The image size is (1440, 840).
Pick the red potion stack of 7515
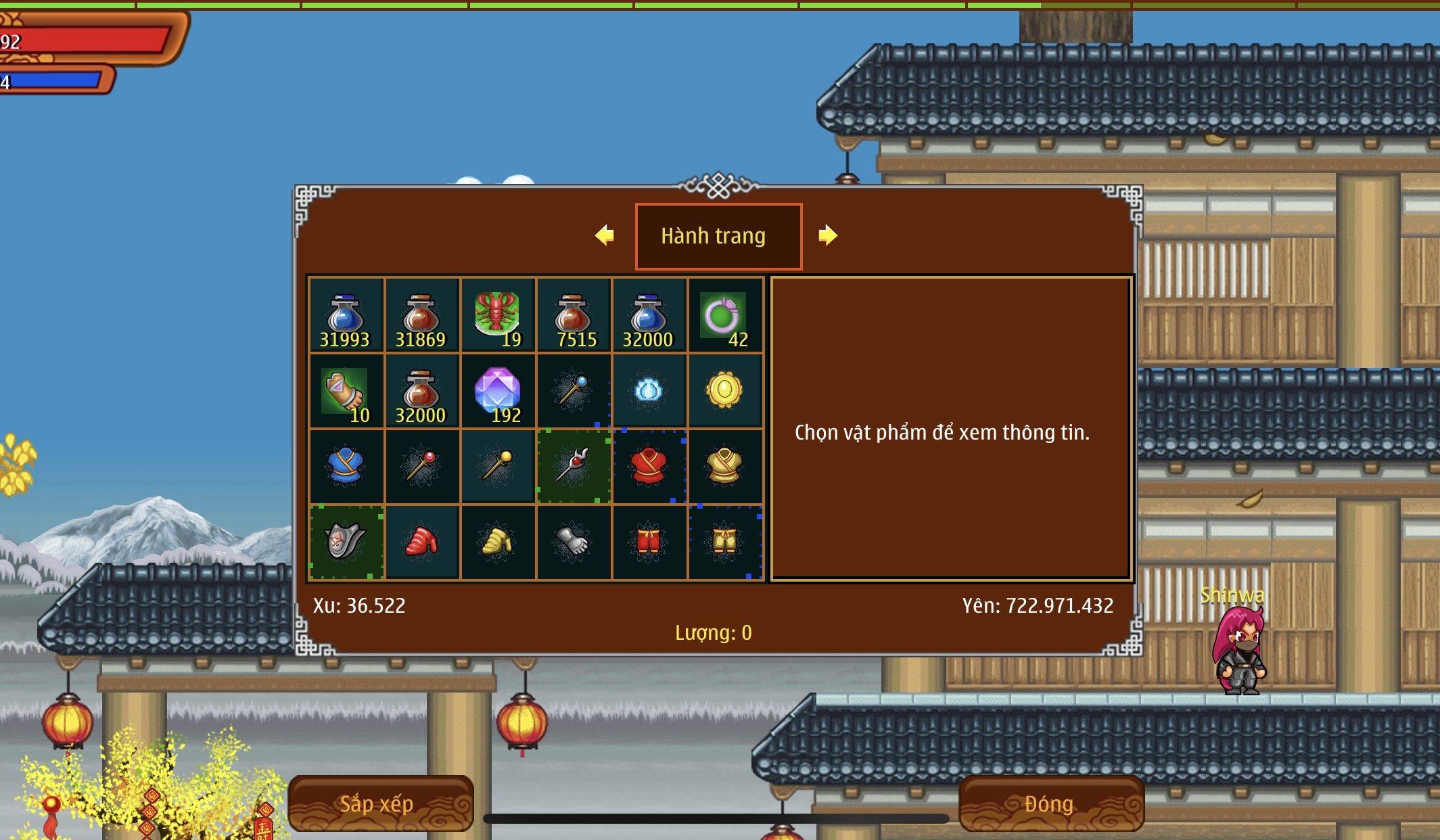[573, 315]
